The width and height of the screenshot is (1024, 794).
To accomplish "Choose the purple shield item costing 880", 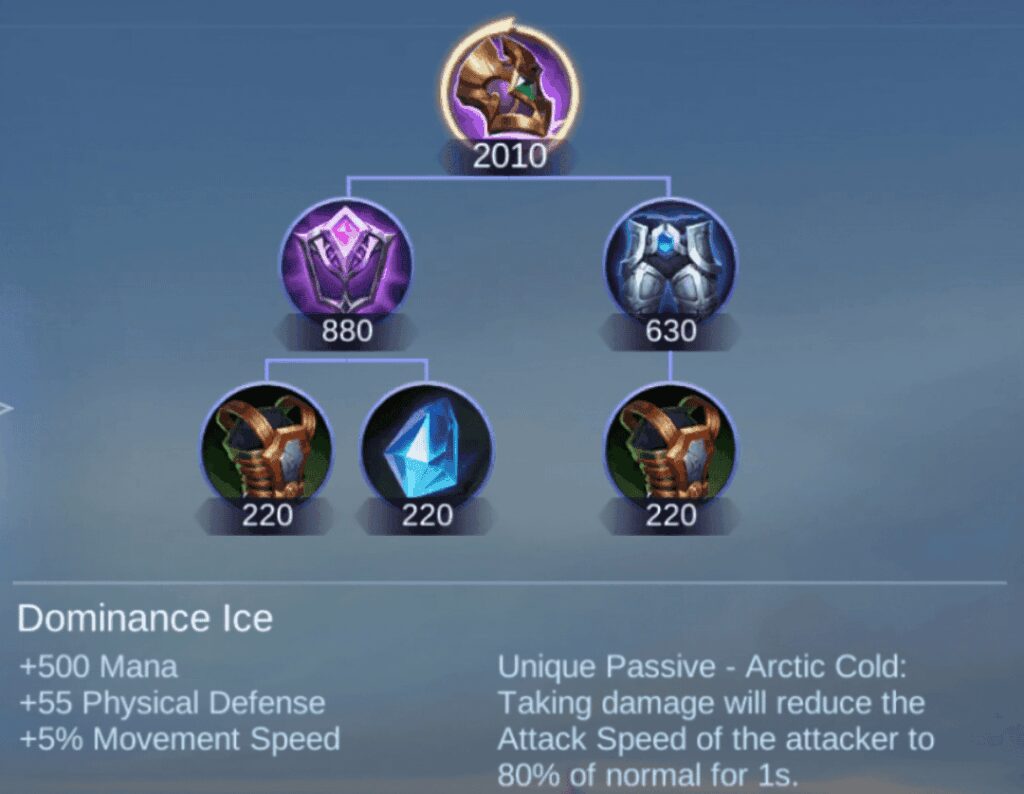I will point(347,263).
